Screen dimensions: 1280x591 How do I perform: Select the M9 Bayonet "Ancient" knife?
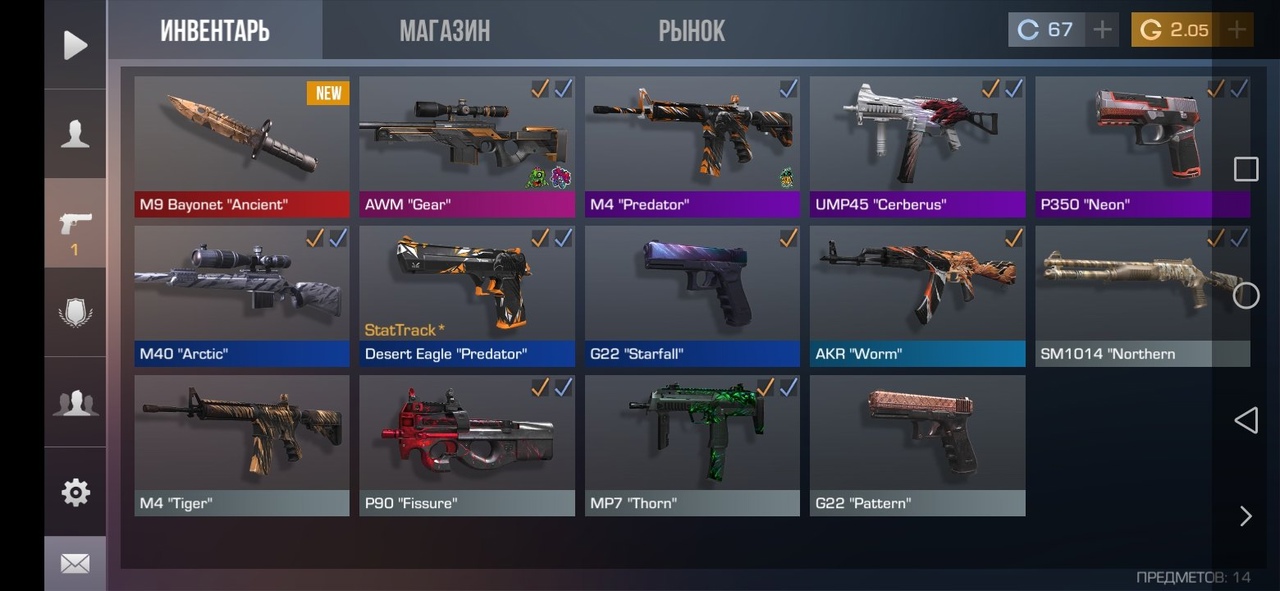(x=242, y=146)
